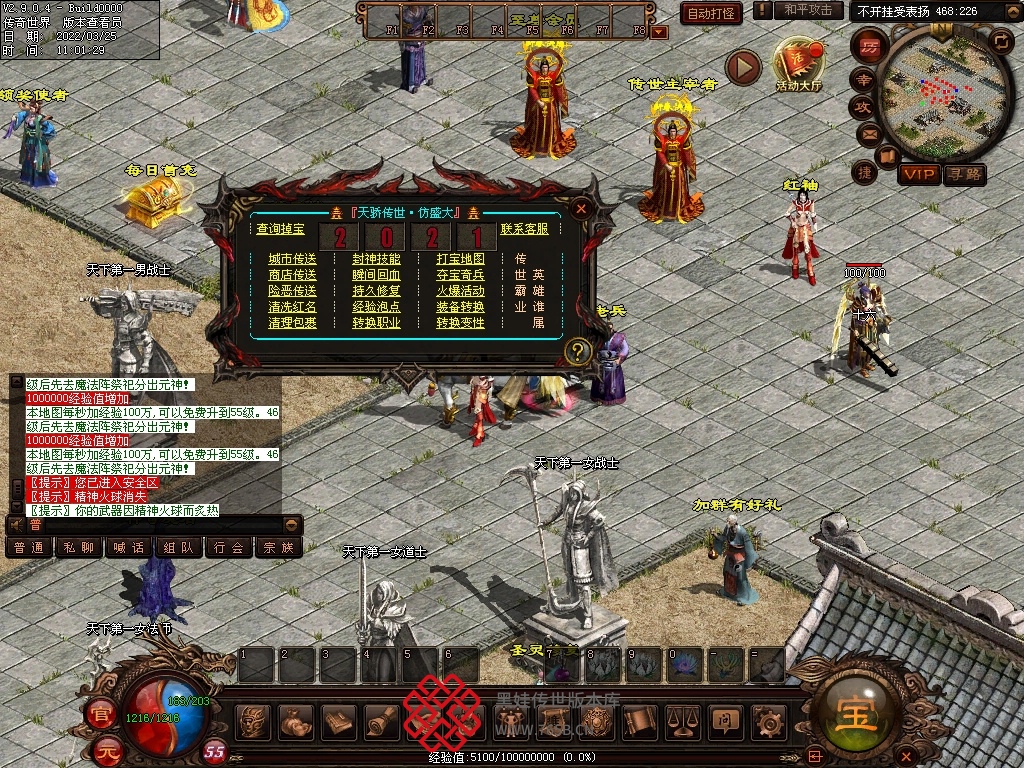1024x768 pixels.
Task: Select 城市传送 city teleport
Action: (x=292, y=259)
